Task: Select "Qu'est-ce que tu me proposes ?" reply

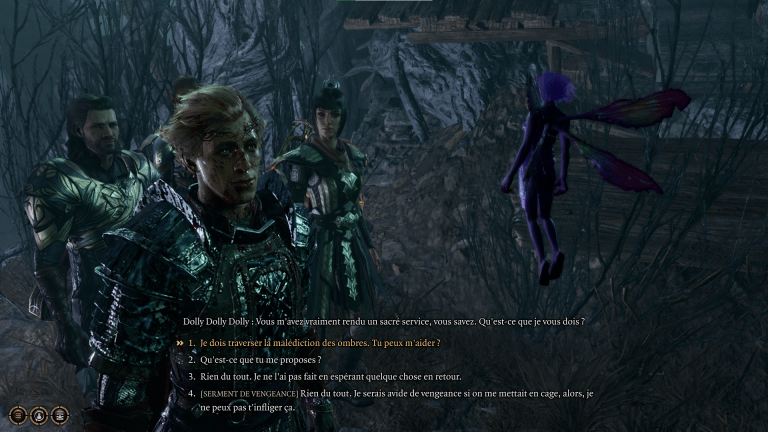Action: tap(260, 359)
